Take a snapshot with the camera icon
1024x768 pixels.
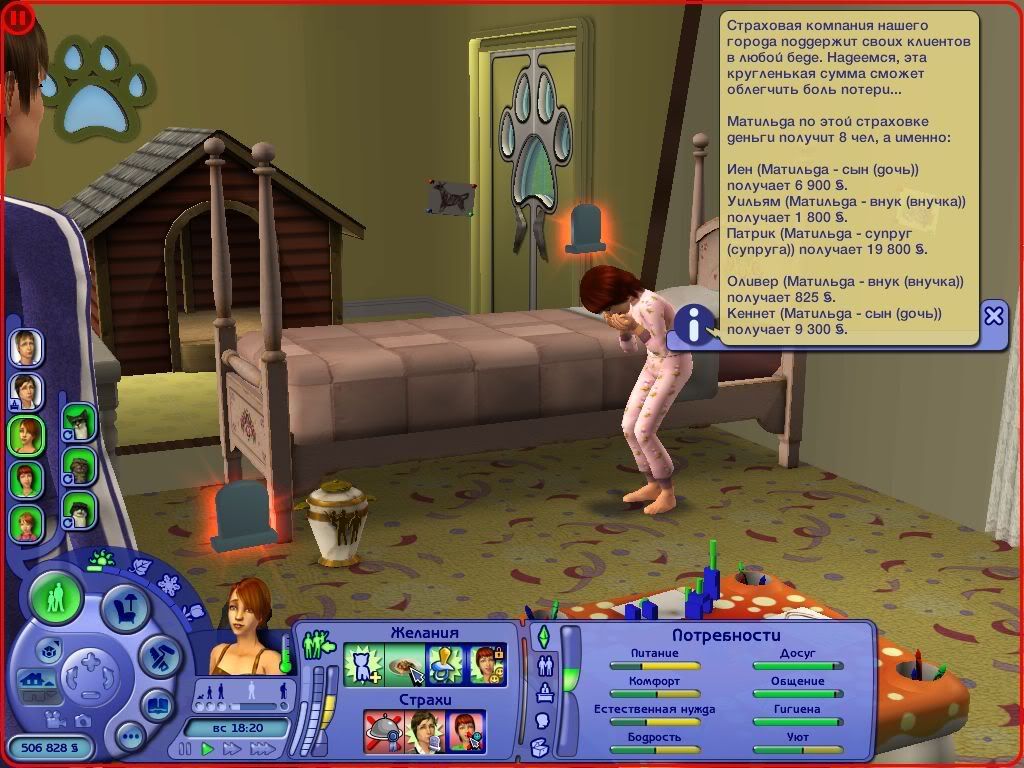(x=84, y=721)
